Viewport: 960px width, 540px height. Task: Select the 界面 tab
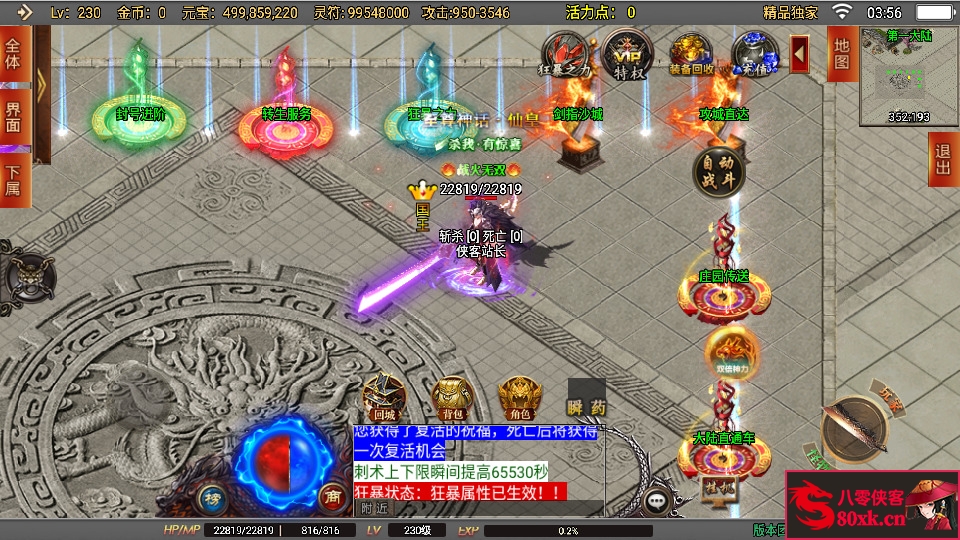tap(14, 116)
